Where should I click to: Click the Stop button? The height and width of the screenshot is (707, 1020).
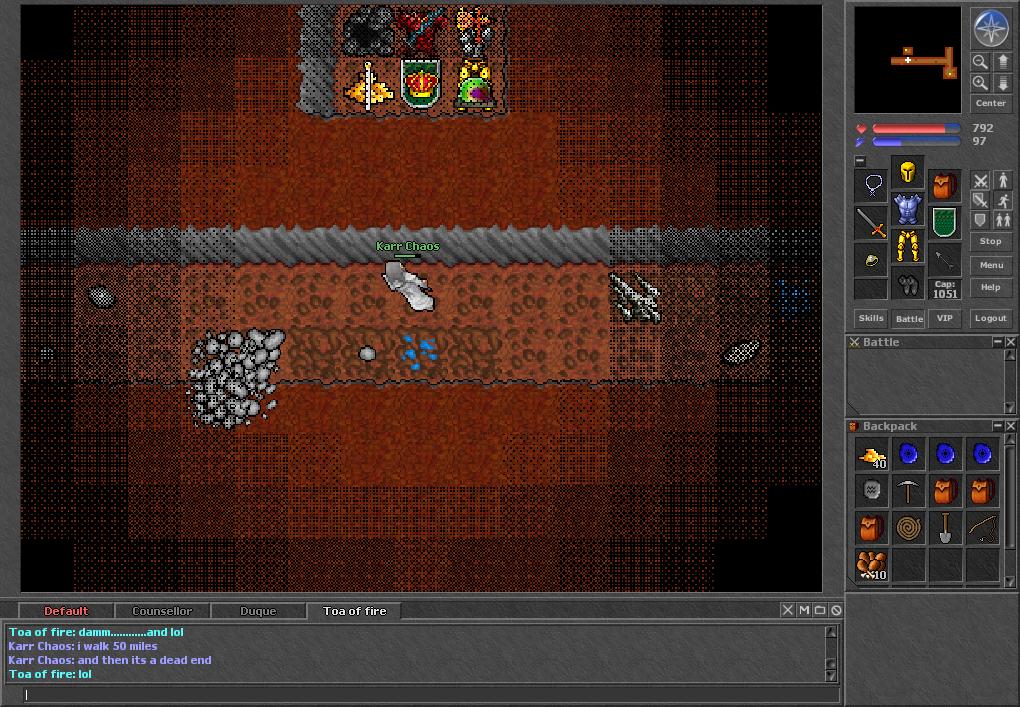pyautogui.click(x=990, y=241)
